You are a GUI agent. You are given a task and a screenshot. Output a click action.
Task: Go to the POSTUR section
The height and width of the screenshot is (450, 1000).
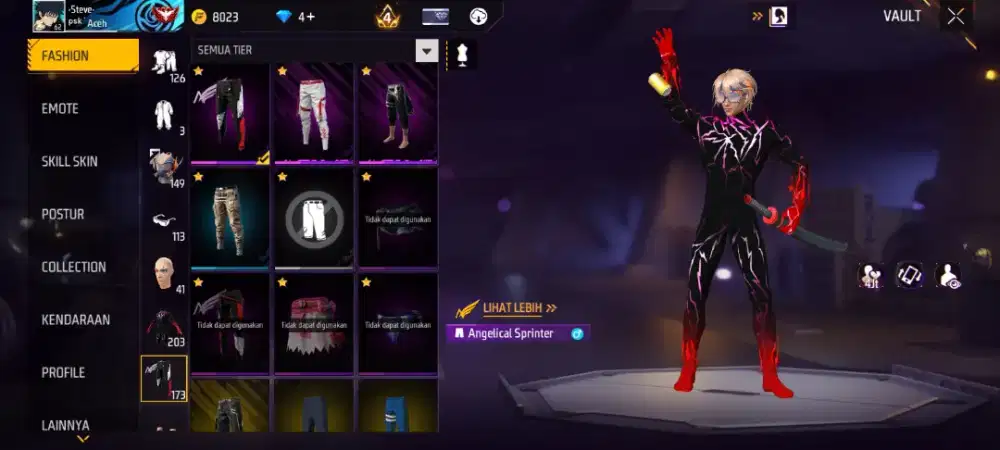[x=62, y=214]
